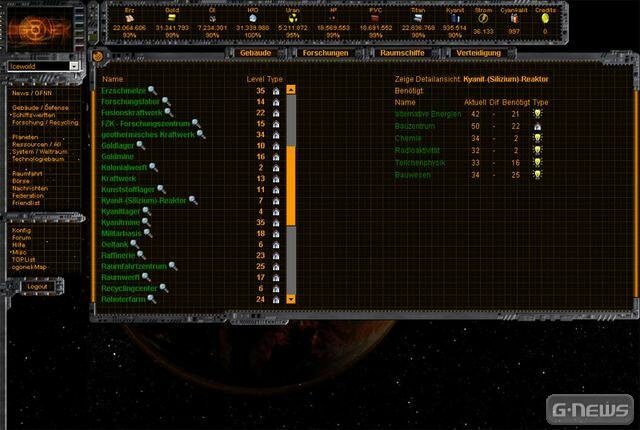
Task: Open the Raumfahrt menu entry
Action: click(x=29, y=173)
